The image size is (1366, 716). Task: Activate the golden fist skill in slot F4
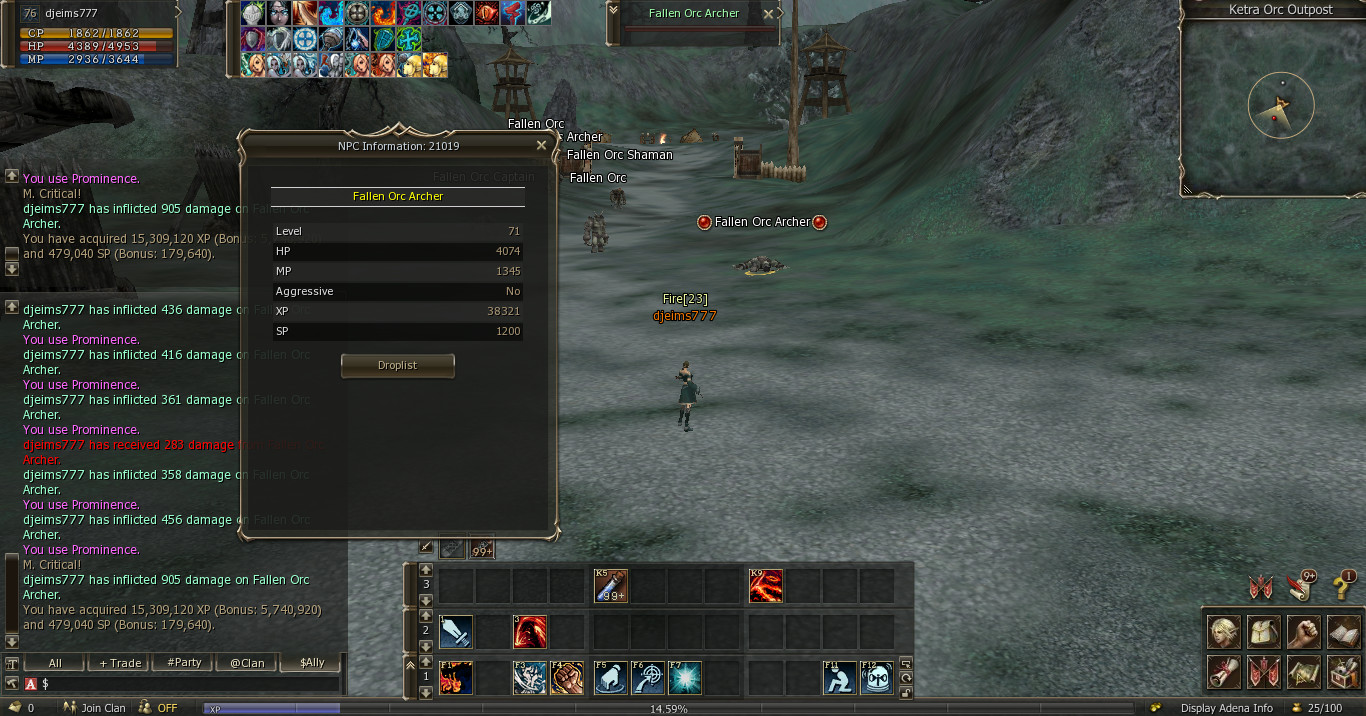click(x=567, y=677)
